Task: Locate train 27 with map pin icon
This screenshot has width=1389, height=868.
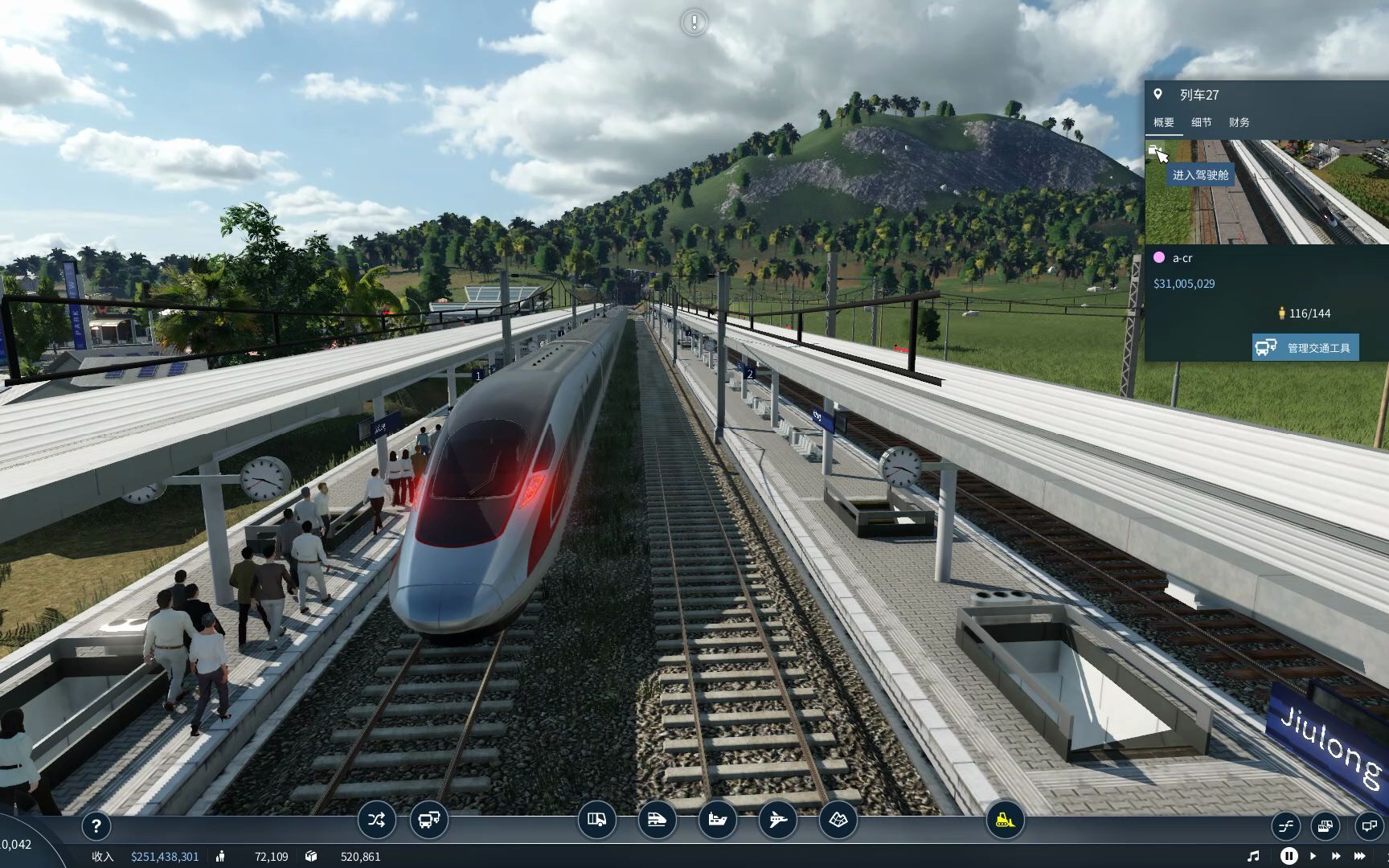Action: click(x=1157, y=94)
